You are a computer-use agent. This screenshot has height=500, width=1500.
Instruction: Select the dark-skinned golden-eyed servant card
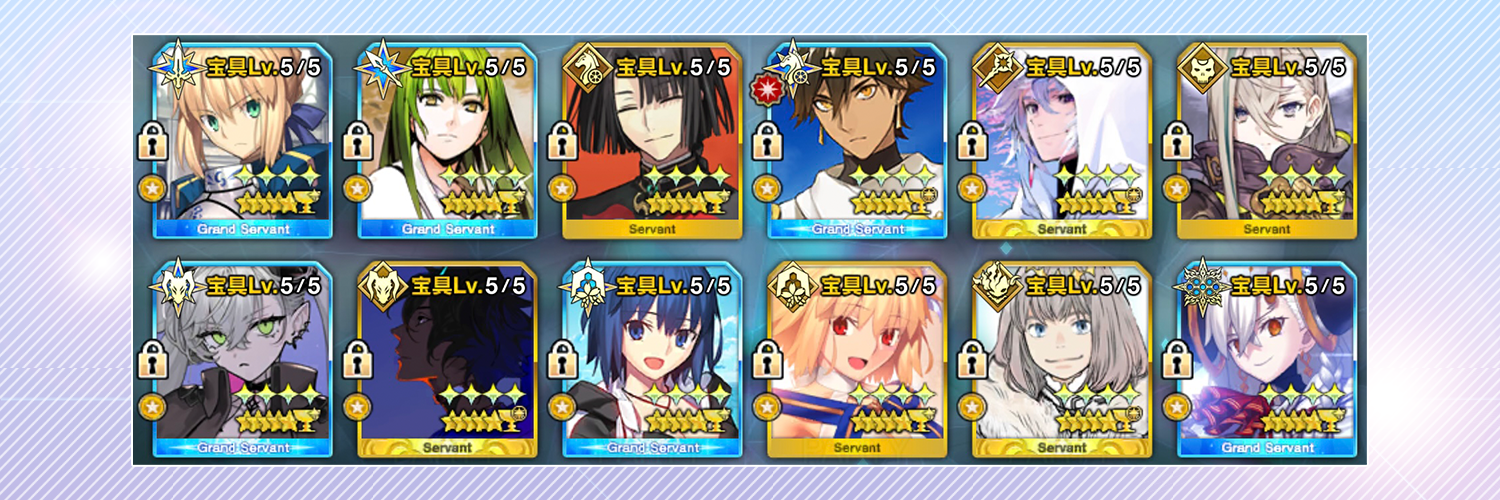(x=858, y=140)
